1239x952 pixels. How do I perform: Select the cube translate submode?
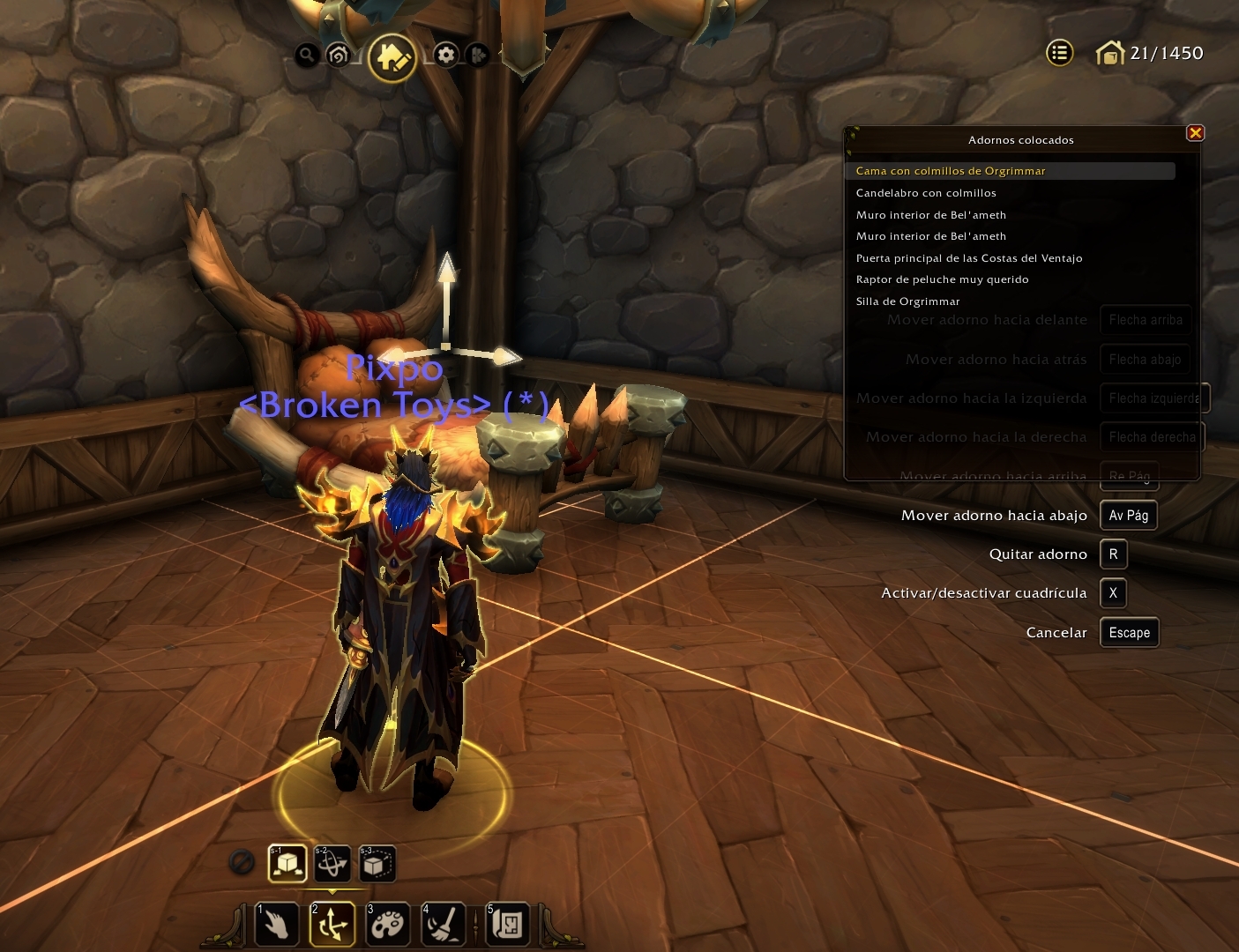coord(287,864)
